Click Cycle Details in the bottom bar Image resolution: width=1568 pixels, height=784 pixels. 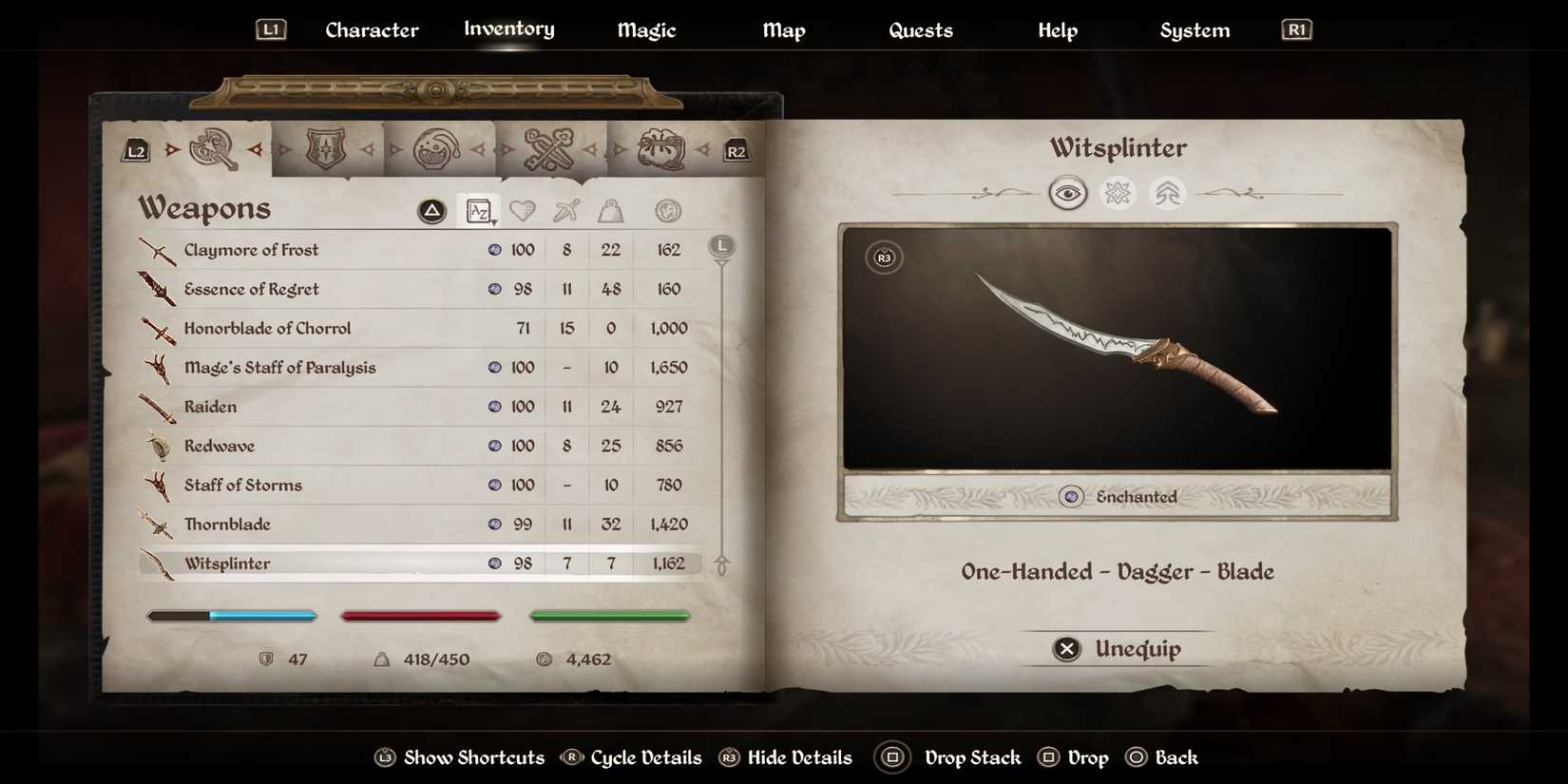[631, 757]
